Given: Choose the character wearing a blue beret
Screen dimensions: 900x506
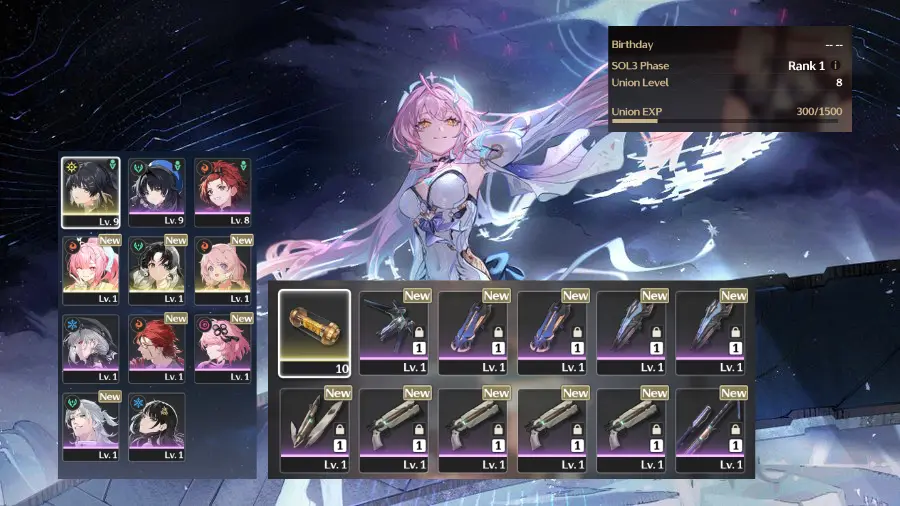Looking at the screenshot, I should (x=157, y=190).
